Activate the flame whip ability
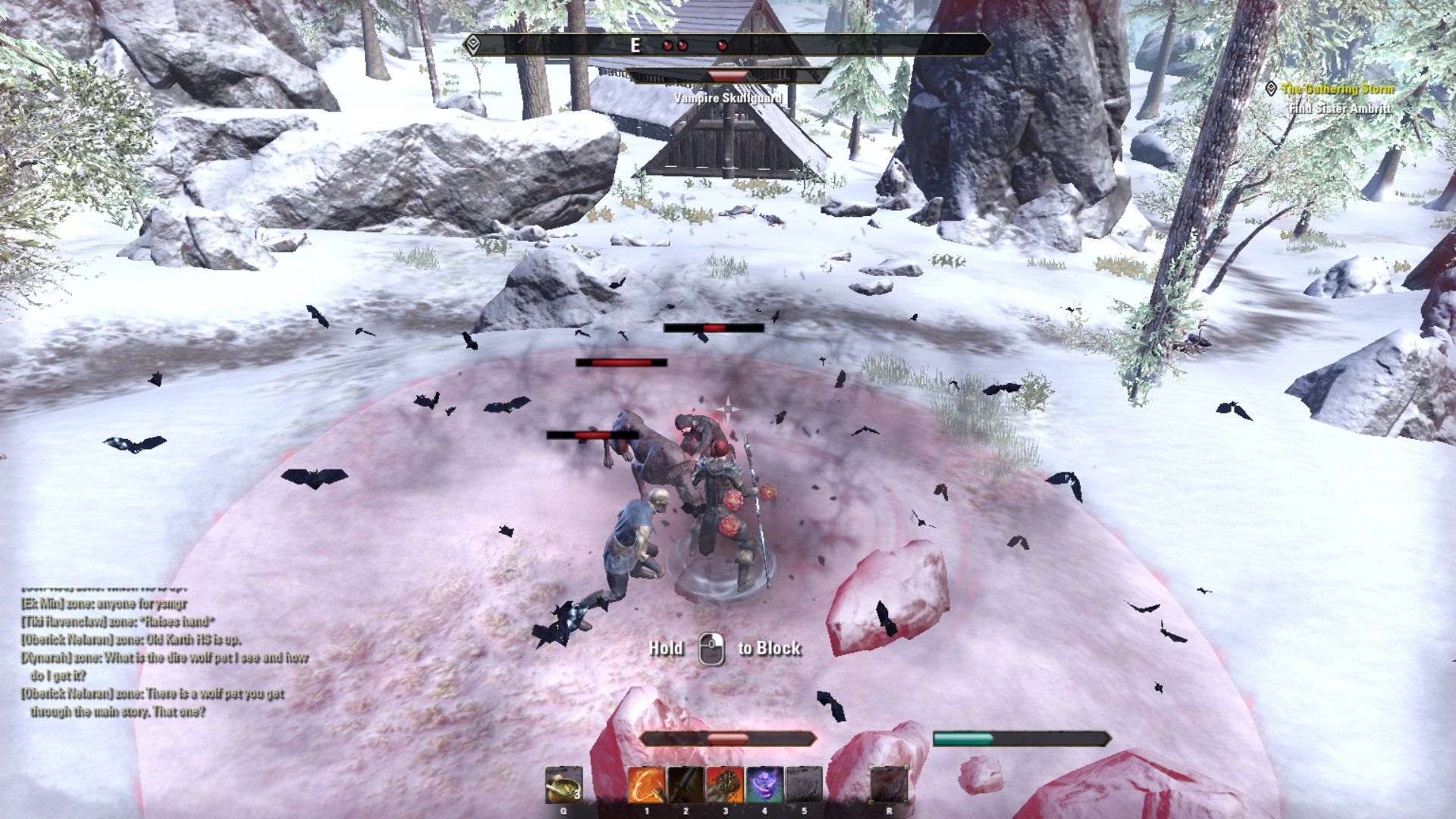Image resolution: width=1456 pixels, height=819 pixels. pos(646,784)
